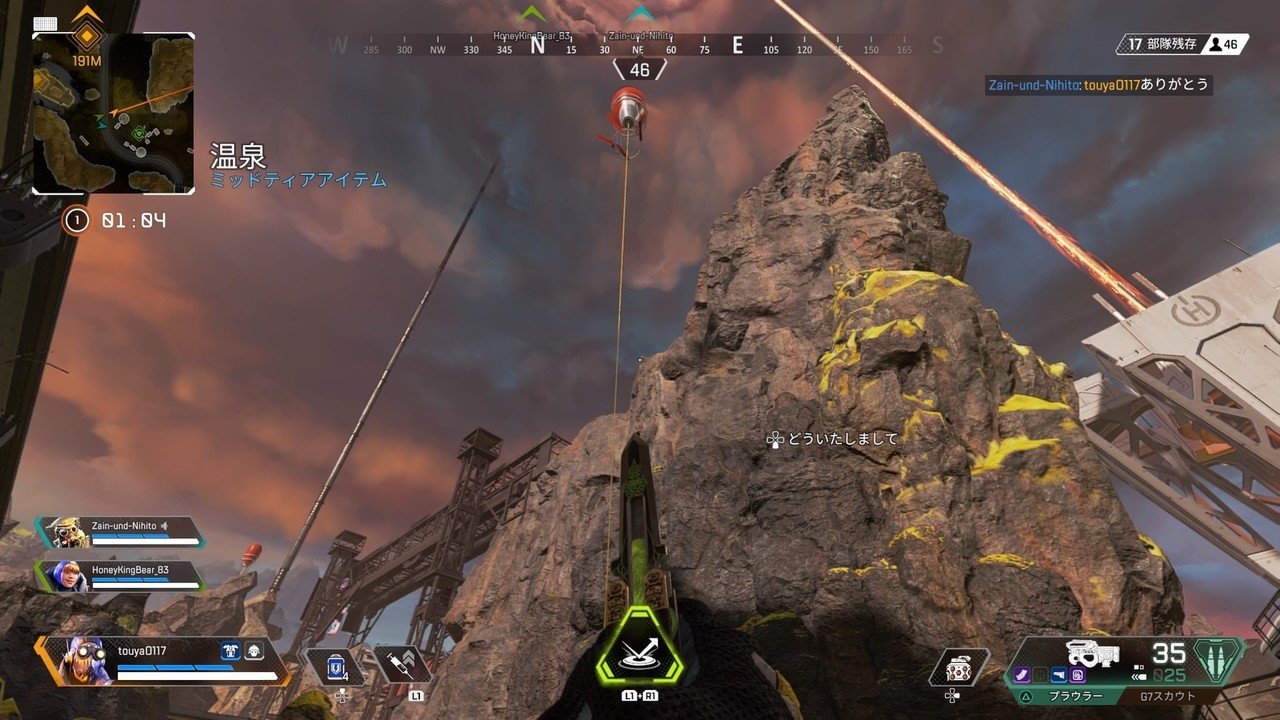The image size is (1280, 720).
Task: Click the 部隊残存 squads remaining indicator
Action: point(1158,44)
